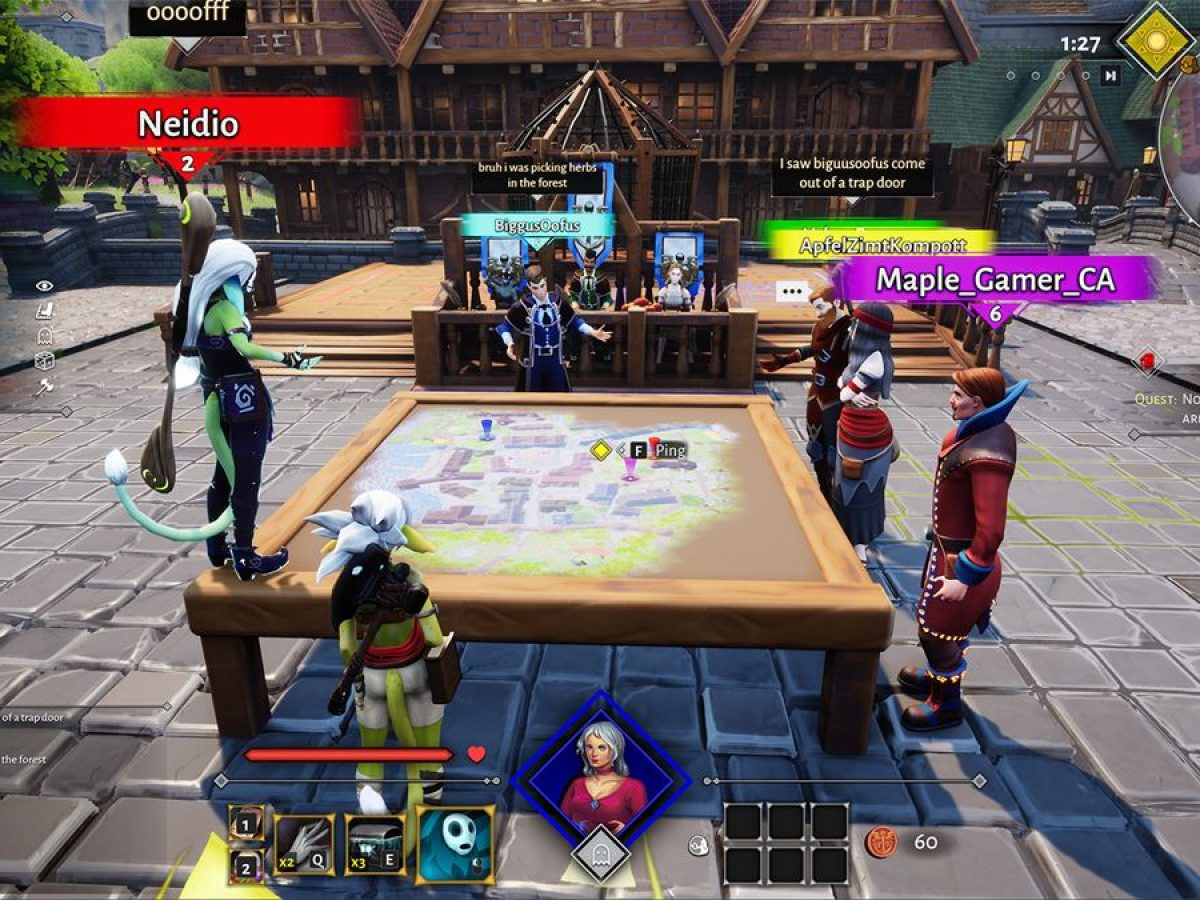Select the Maple_Gamer_CA purple name banner
This screenshot has height=900, width=1200.
(995, 279)
